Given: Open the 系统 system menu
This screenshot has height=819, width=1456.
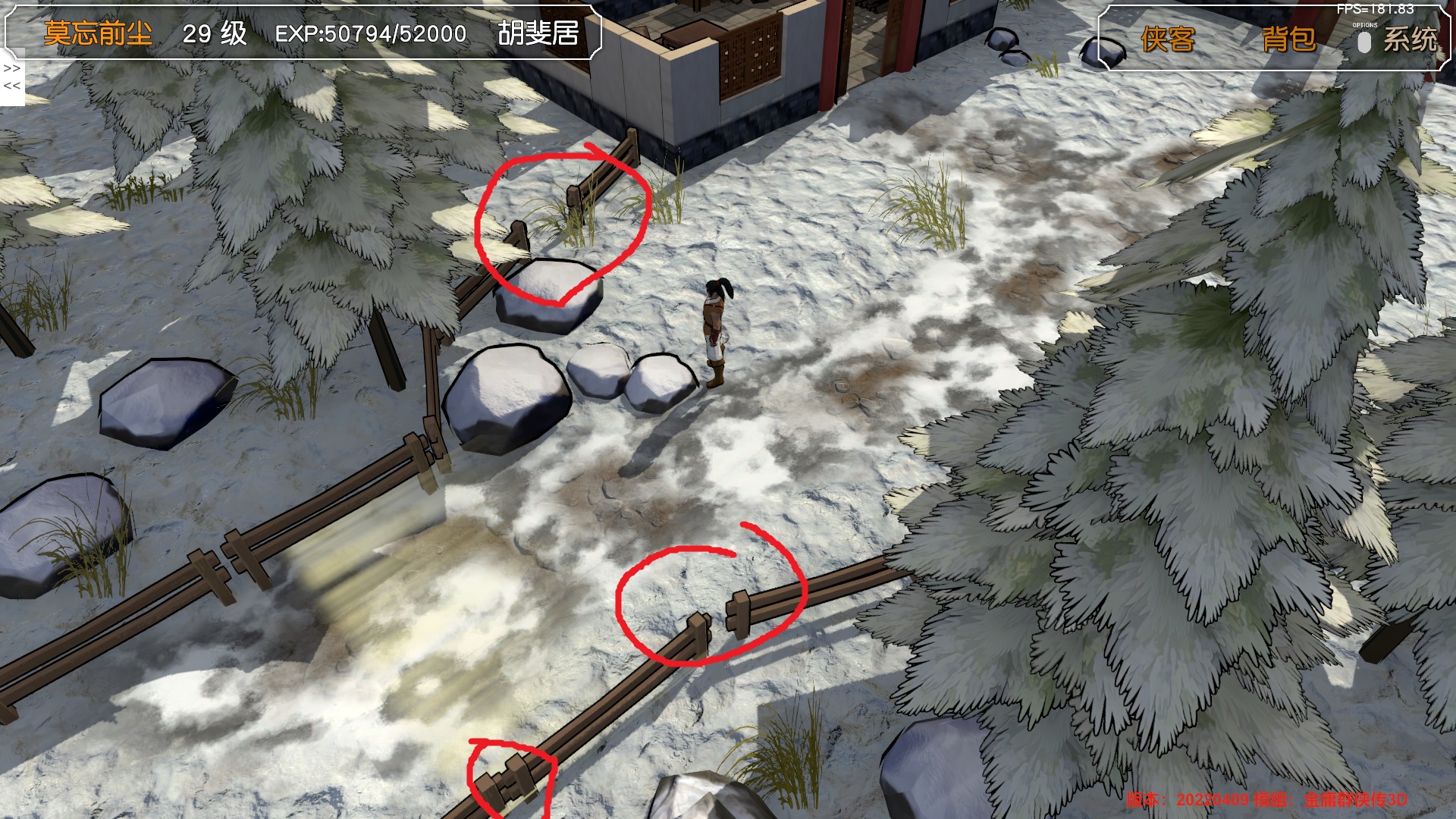Looking at the screenshot, I should coord(1410,39).
